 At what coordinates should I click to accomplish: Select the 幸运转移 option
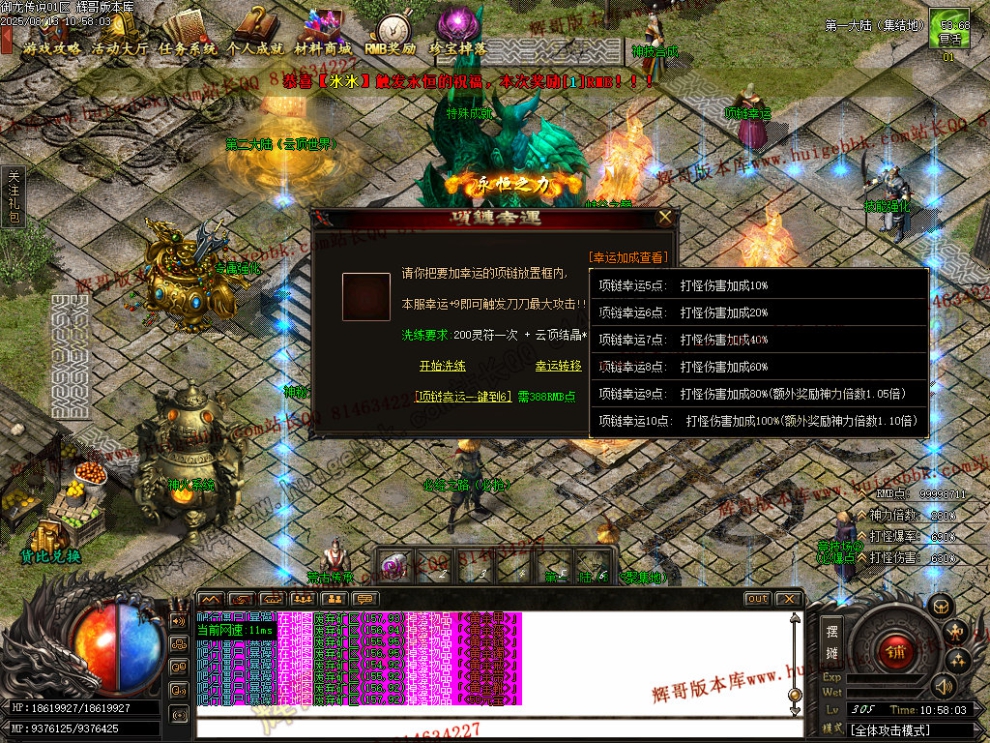(x=558, y=366)
